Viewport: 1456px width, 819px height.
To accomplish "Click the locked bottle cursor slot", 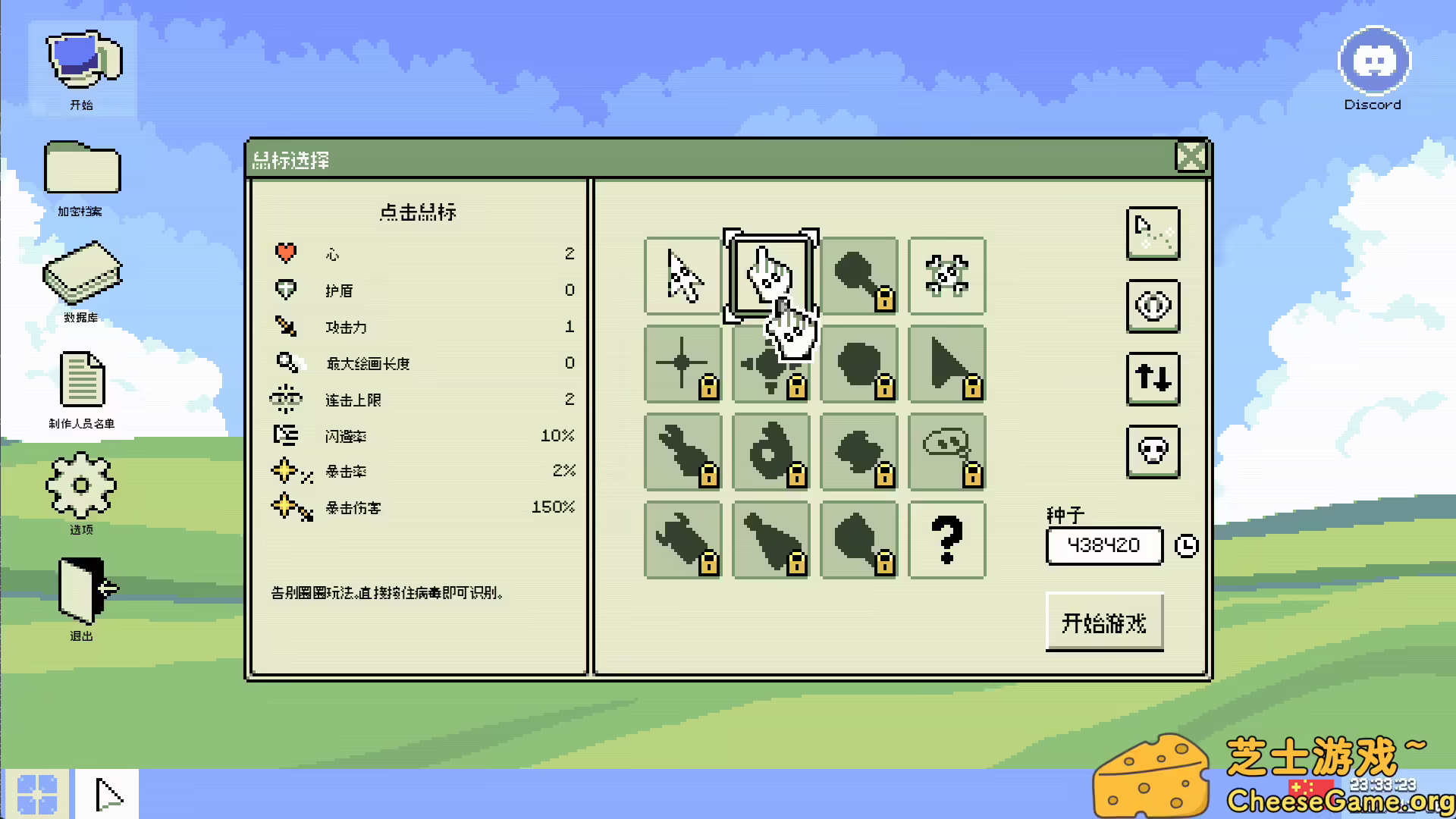I will coord(770,540).
